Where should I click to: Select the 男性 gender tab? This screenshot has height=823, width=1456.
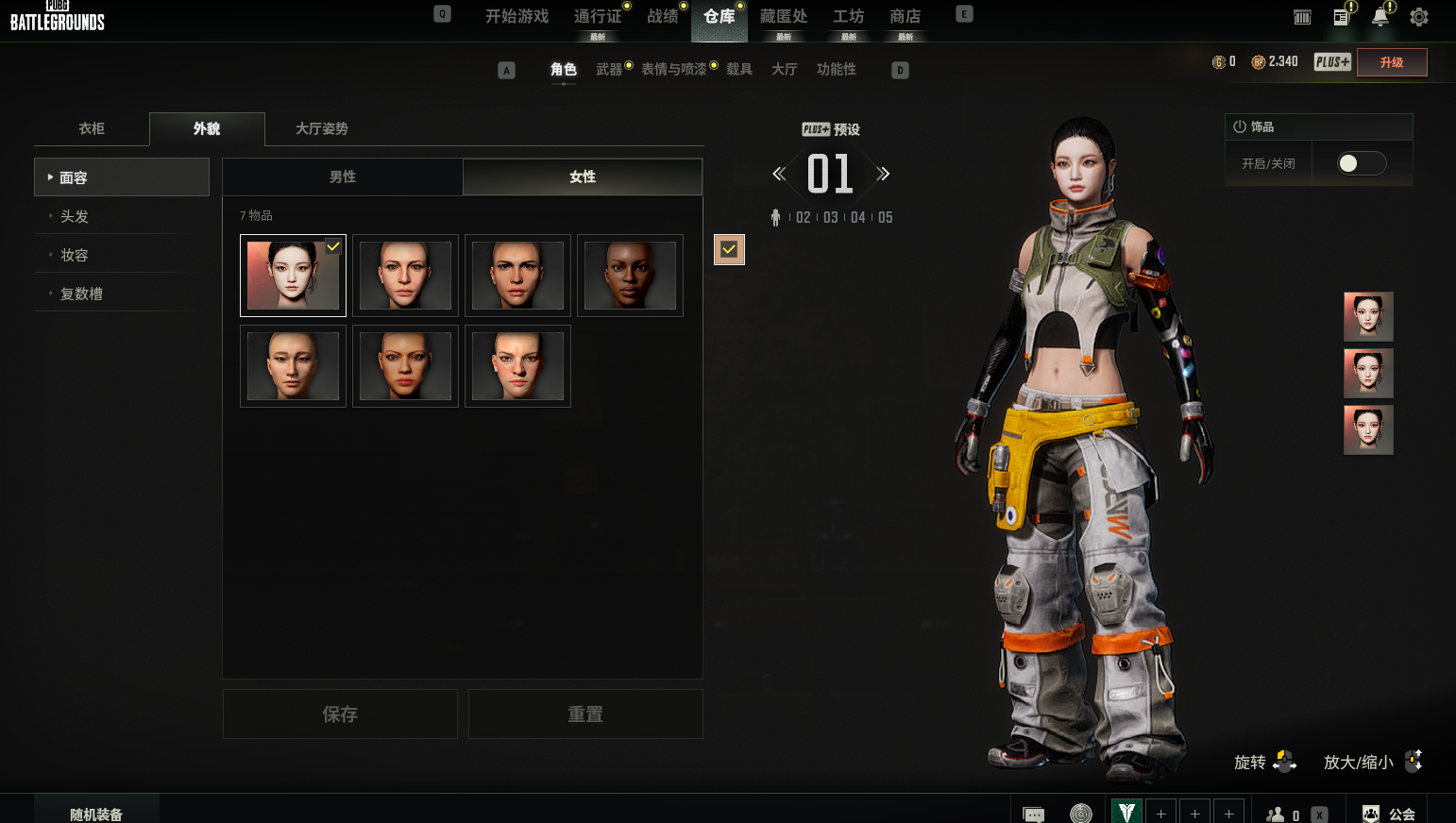coord(343,176)
